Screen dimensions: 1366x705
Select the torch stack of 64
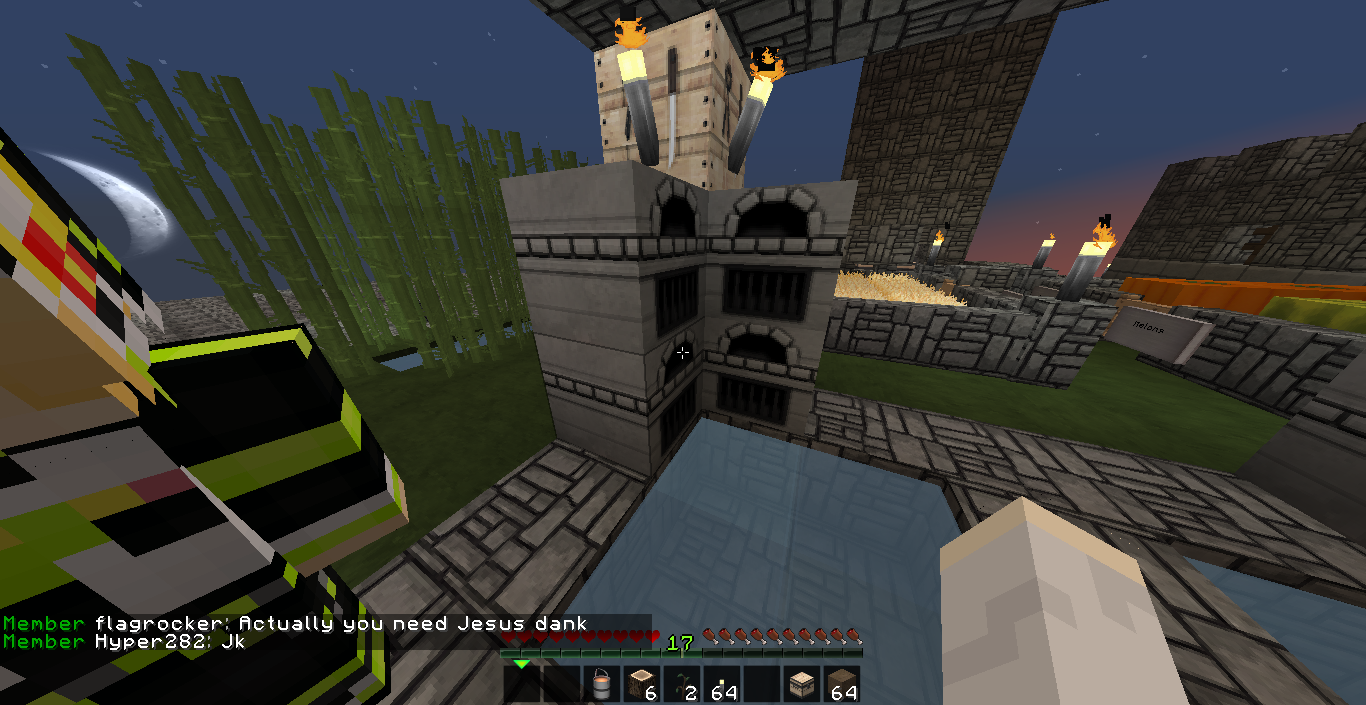pyautogui.click(x=721, y=685)
